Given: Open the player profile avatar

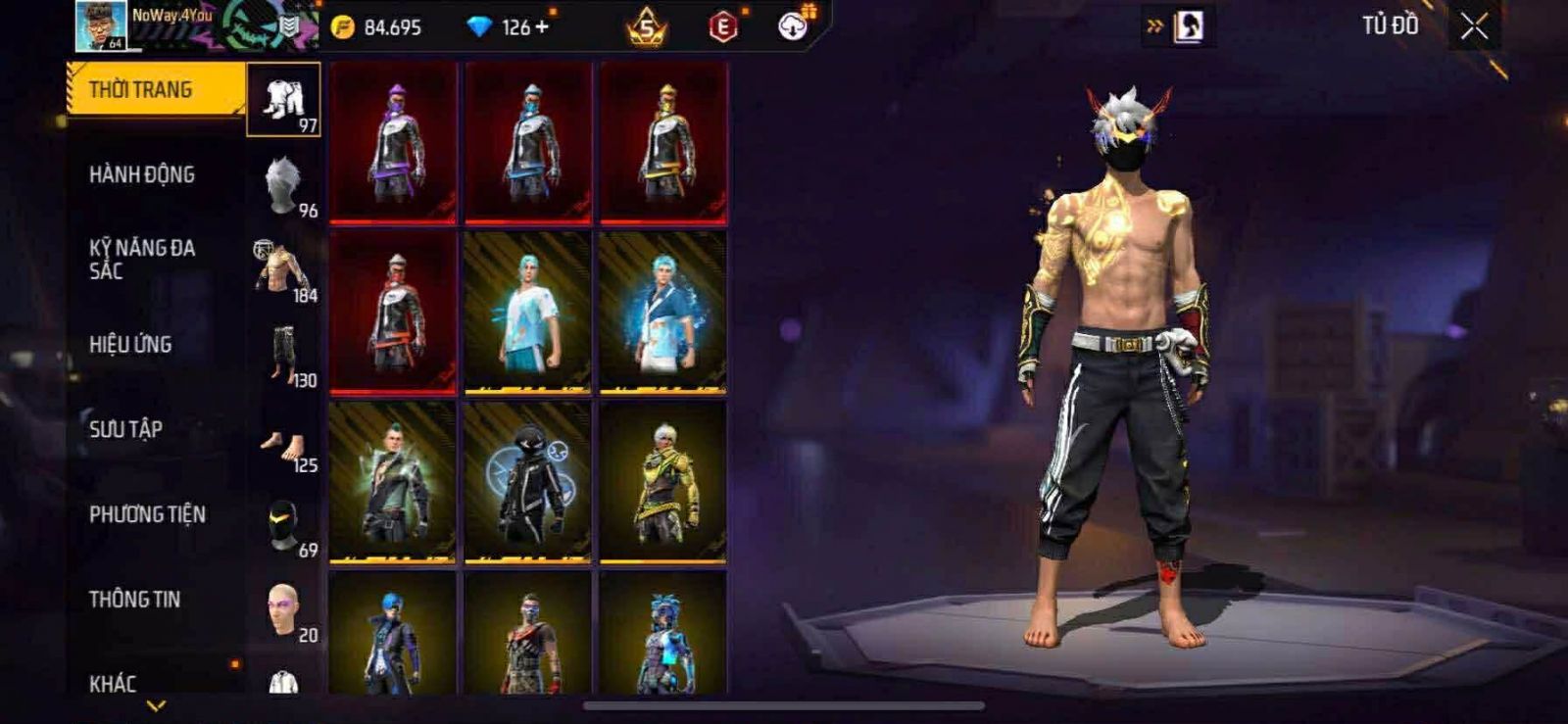Looking at the screenshot, I should pyautogui.click(x=101, y=26).
